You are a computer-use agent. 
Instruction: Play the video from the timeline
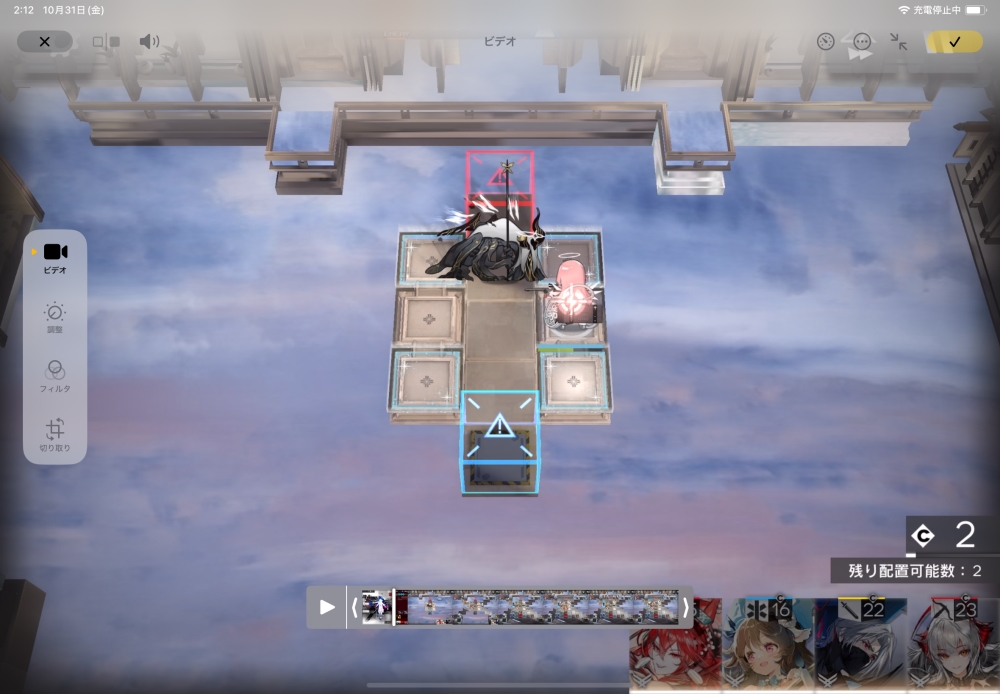click(327, 607)
